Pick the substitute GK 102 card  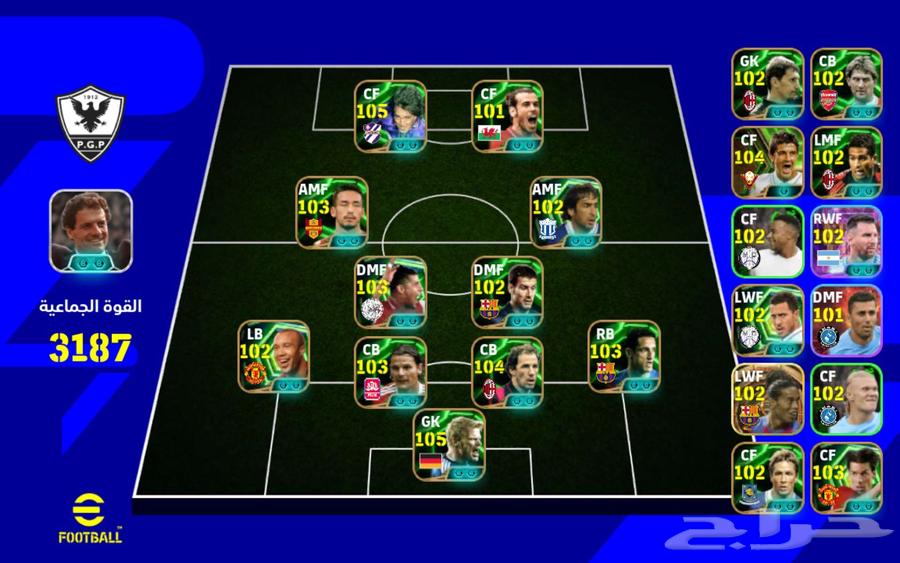click(x=767, y=83)
